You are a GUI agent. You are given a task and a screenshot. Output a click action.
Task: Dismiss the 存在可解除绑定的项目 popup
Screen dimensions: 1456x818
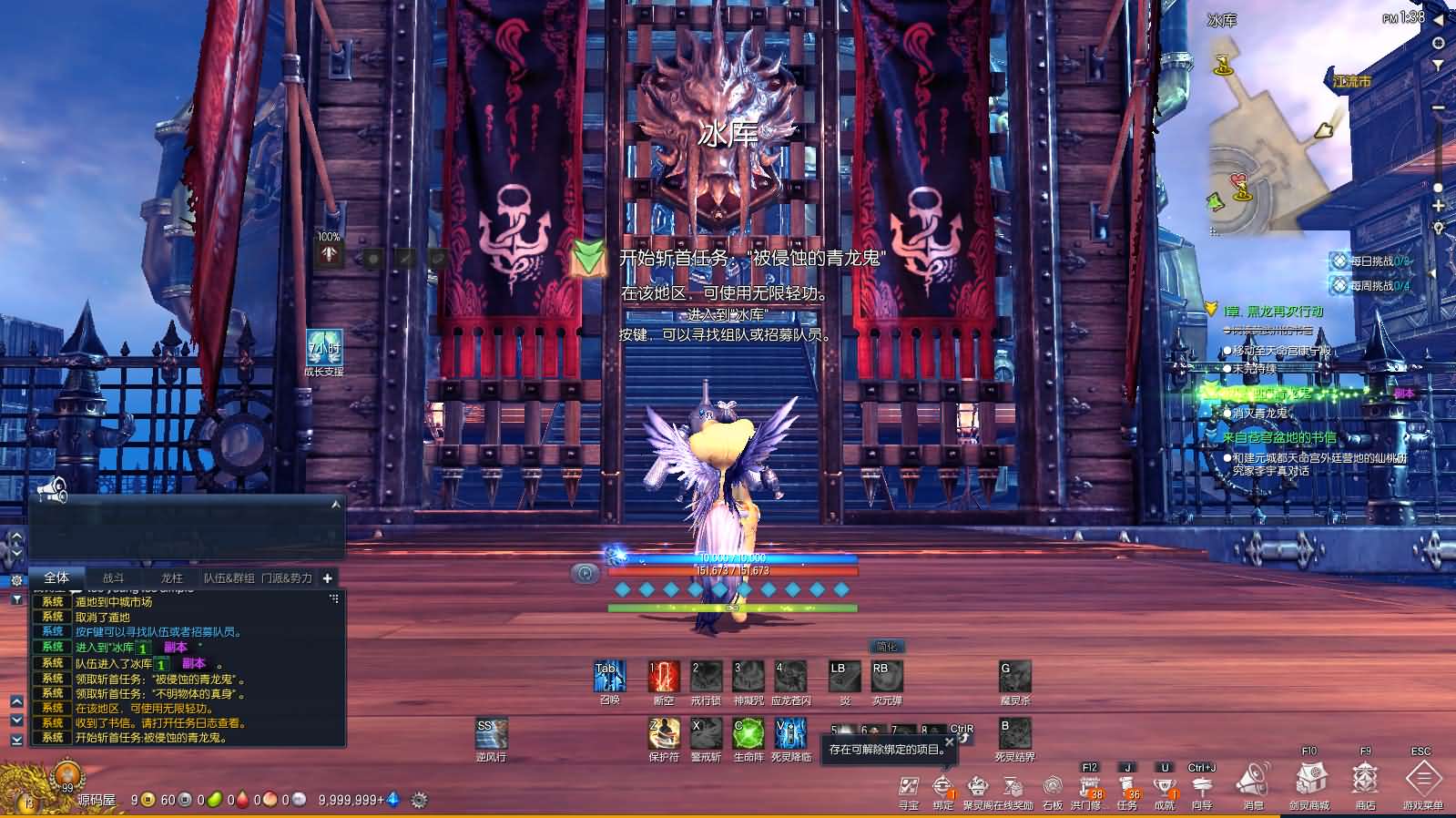pyautogui.click(x=949, y=742)
